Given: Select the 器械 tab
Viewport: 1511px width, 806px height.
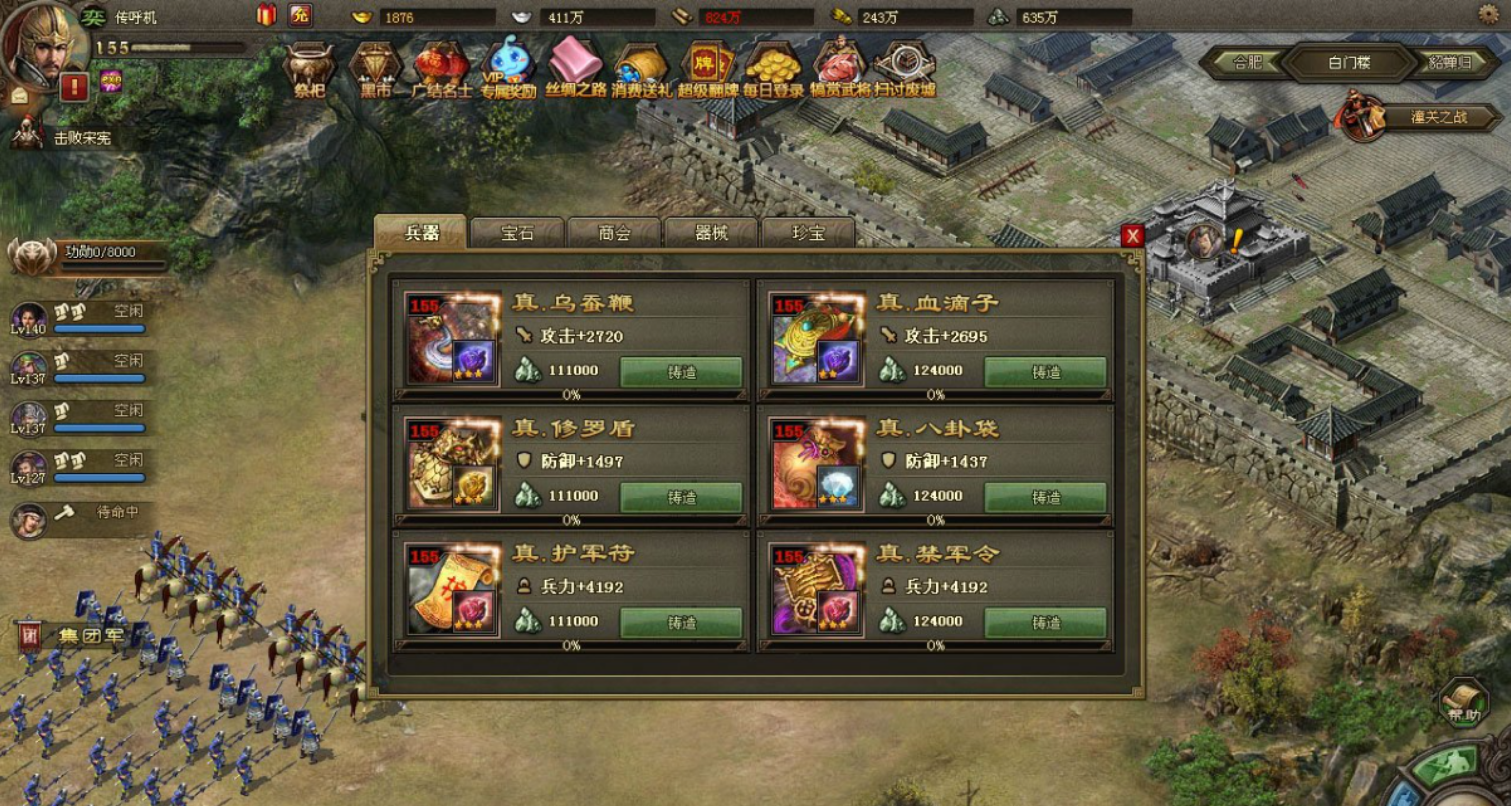Looking at the screenshot, I should pyautogui.click(x=711, y=233).
